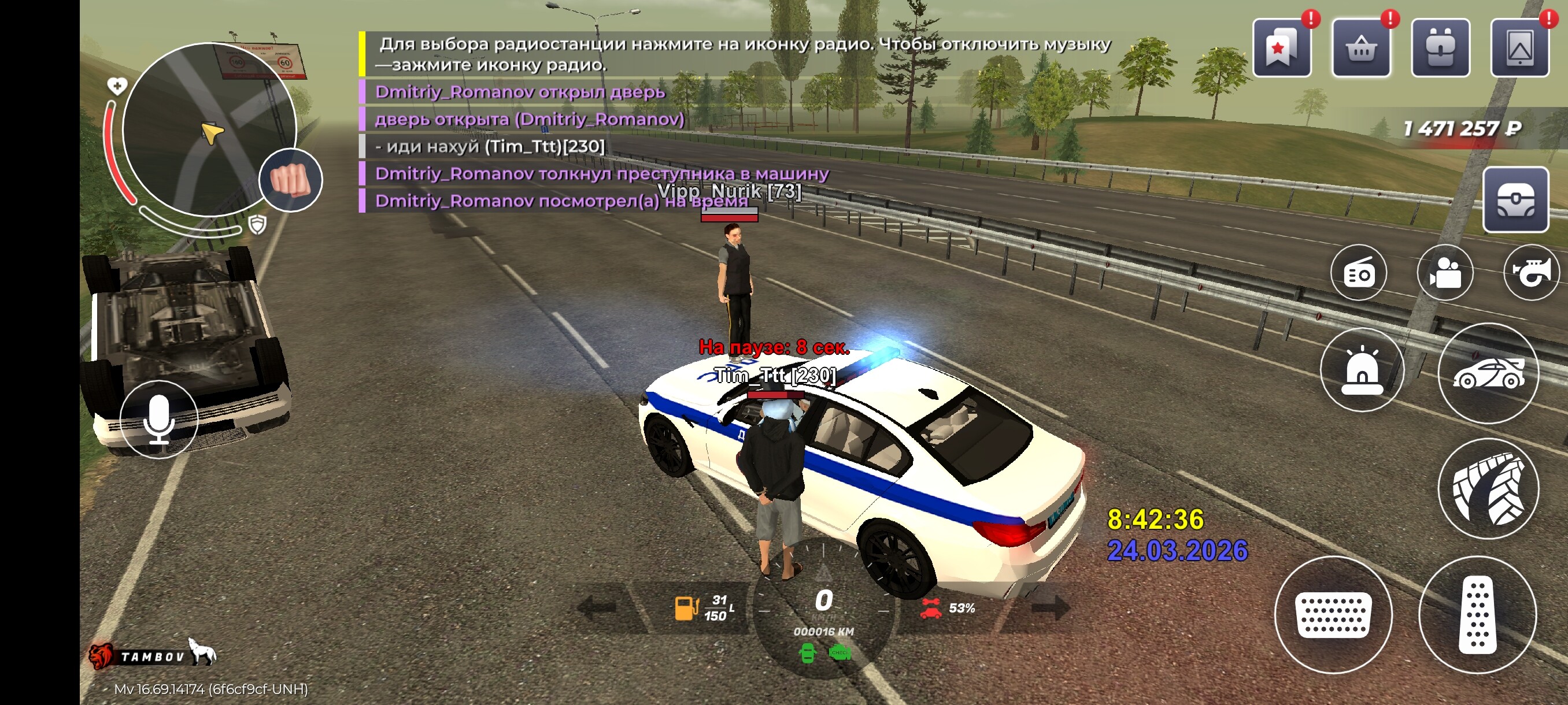The image size is (1568, 705).
Task: Open the starred bookmark menu
Action: click(1281, 47)
